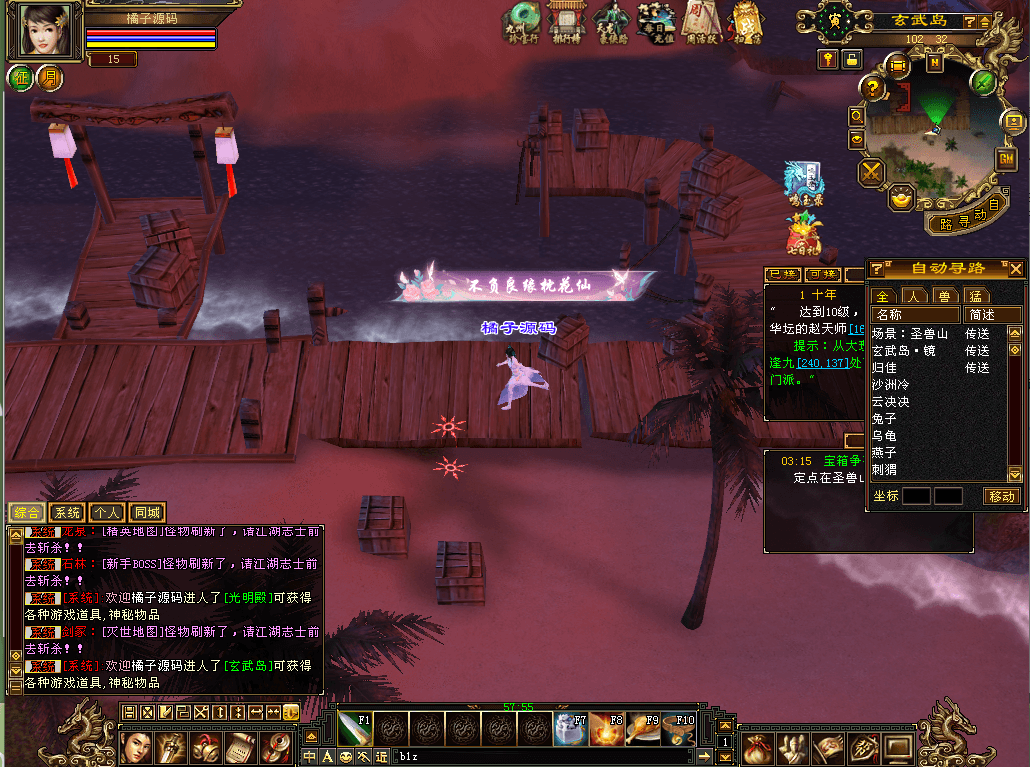1030x767 pixels.
Task: Click the player portrait in the top corner
Action: click(x=42, y=31)
